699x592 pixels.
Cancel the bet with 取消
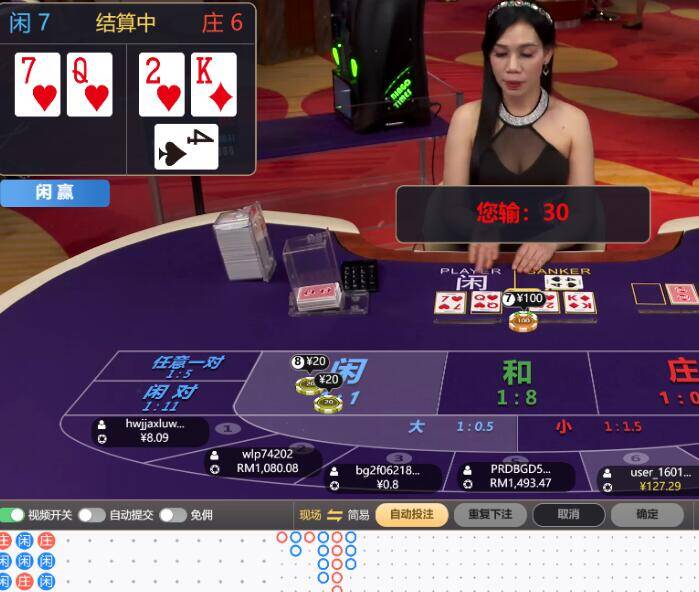tap(568, 514)
